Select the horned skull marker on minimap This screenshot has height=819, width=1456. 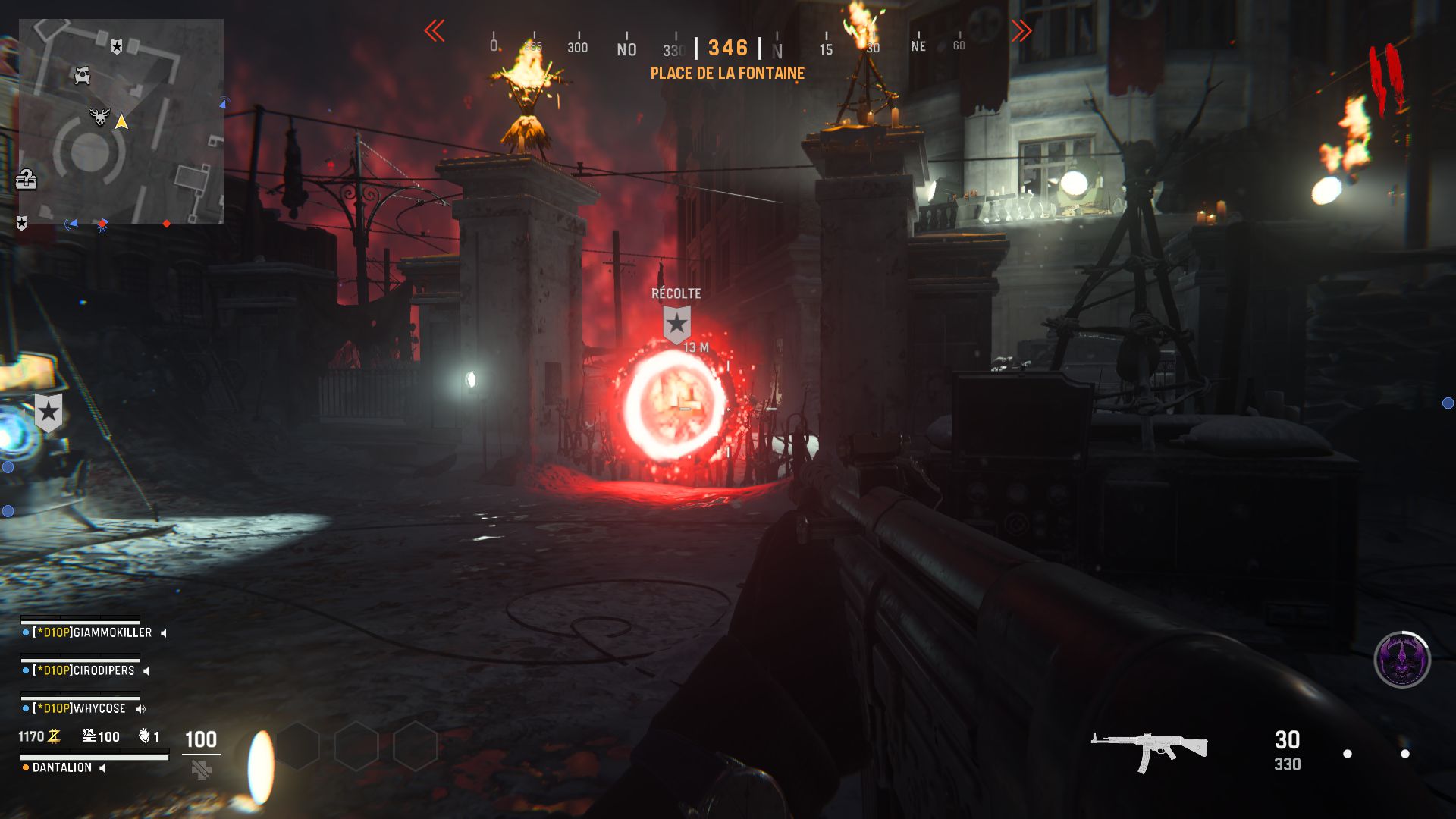tap(99, 118)
